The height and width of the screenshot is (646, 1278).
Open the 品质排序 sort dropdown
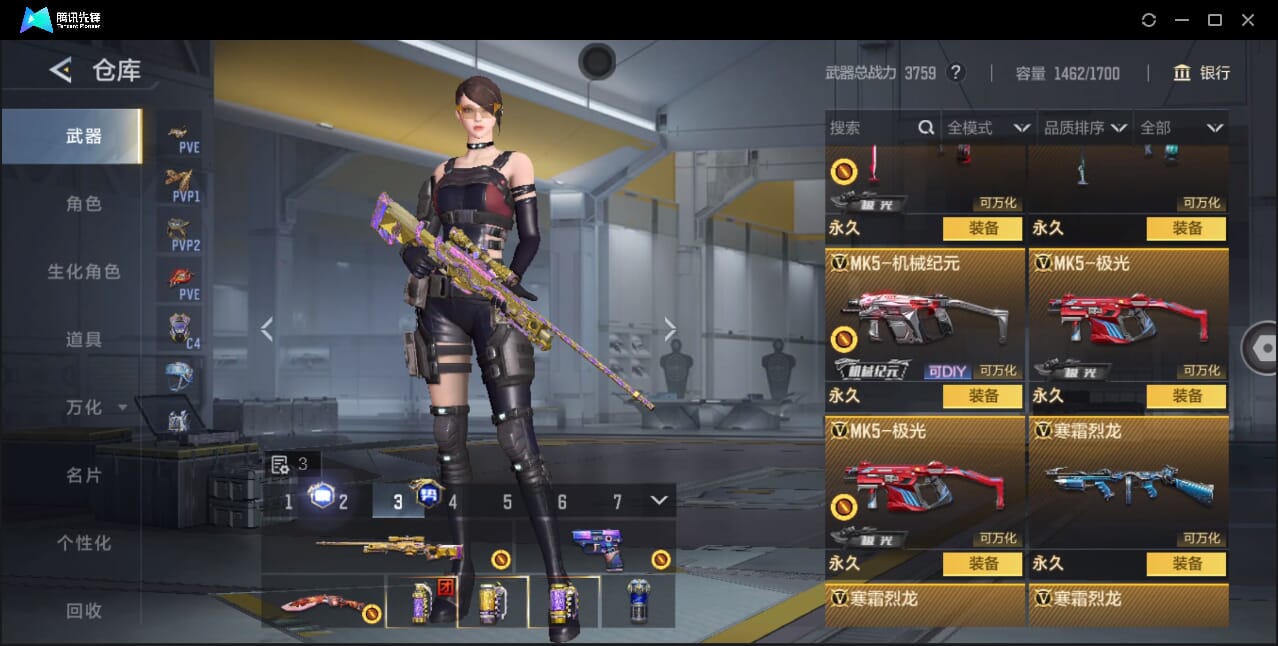tap(1085, 128)
